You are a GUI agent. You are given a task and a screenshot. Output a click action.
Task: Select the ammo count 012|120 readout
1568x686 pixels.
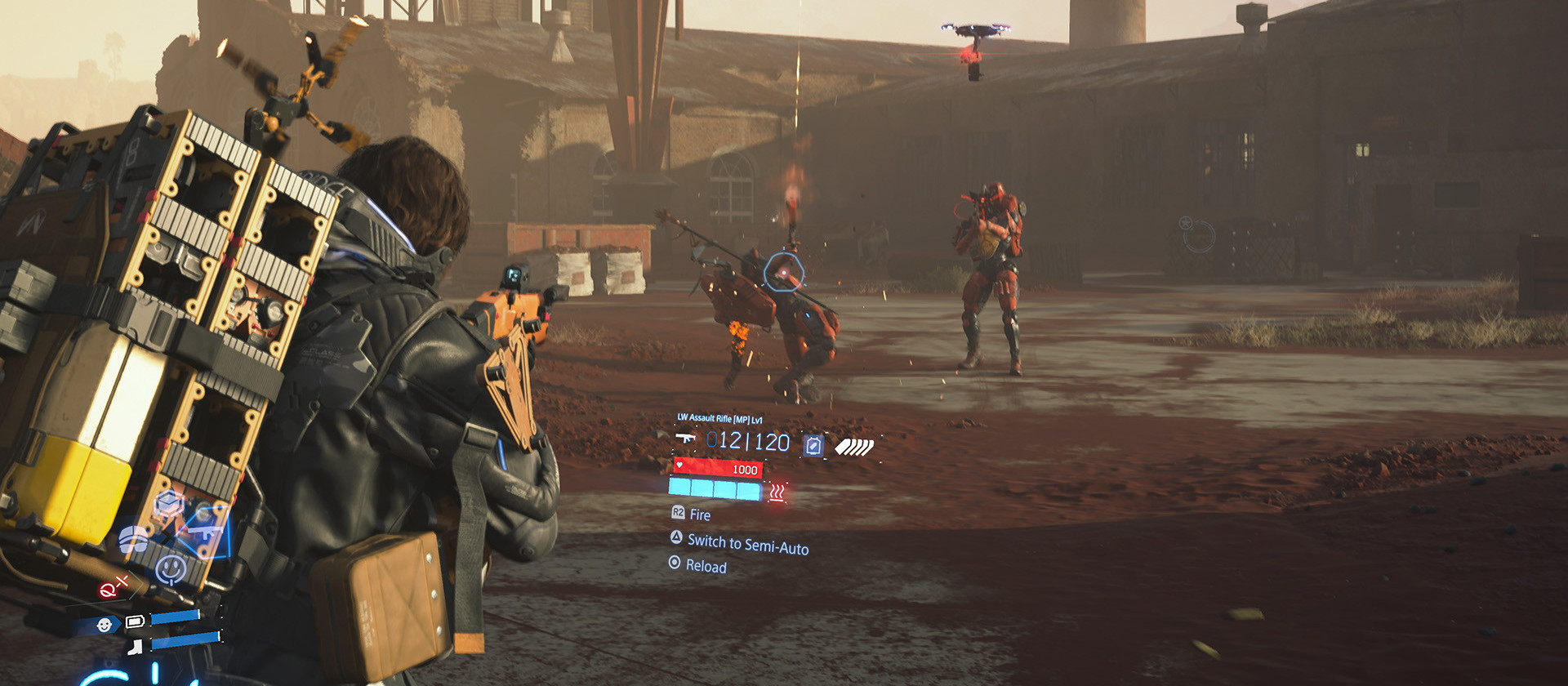click(747, 440)
